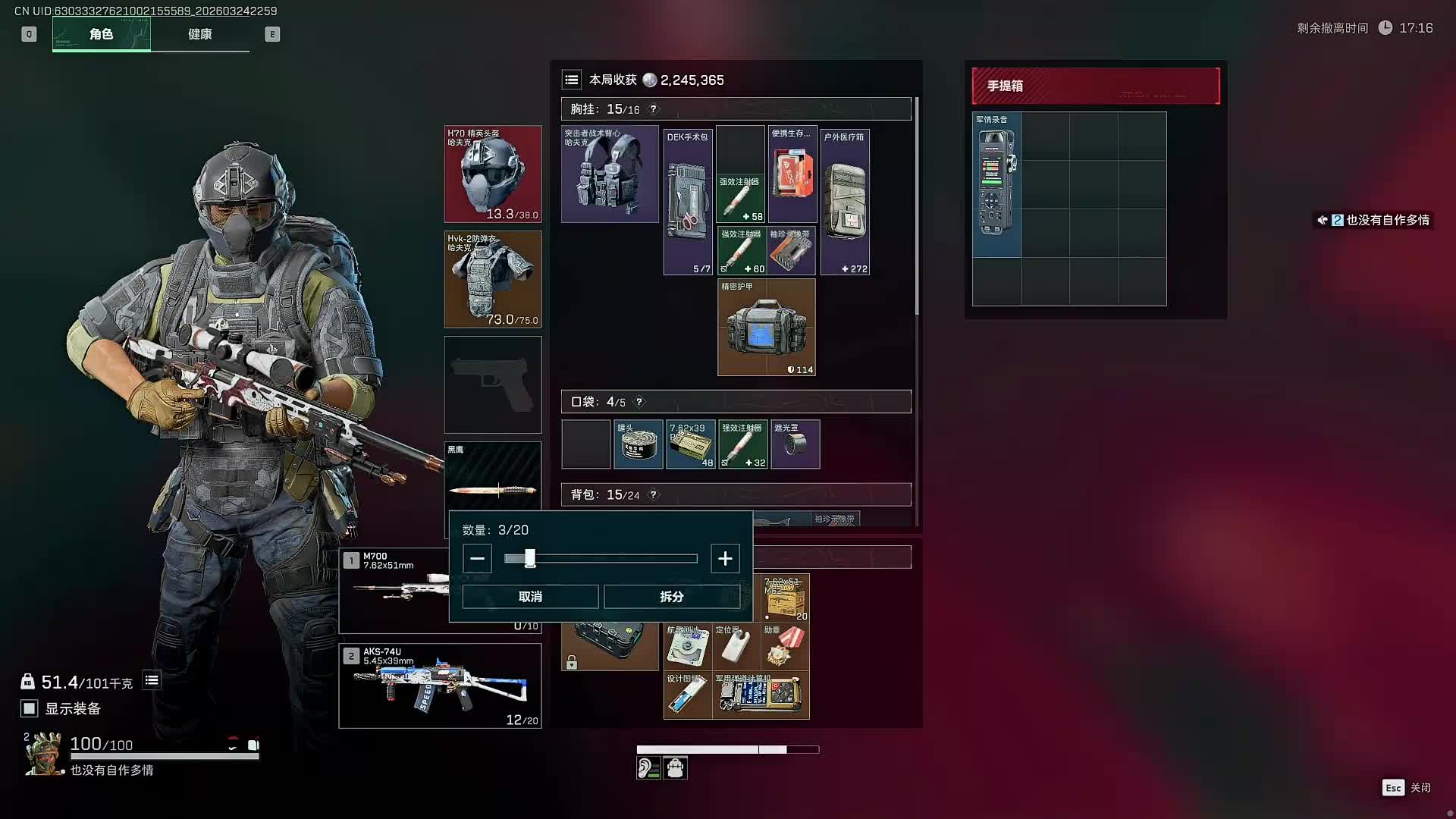The image size is (1456, 819).
Task: Select the Hvk-2 body armor slot
Action: click(x=493, y=279)
